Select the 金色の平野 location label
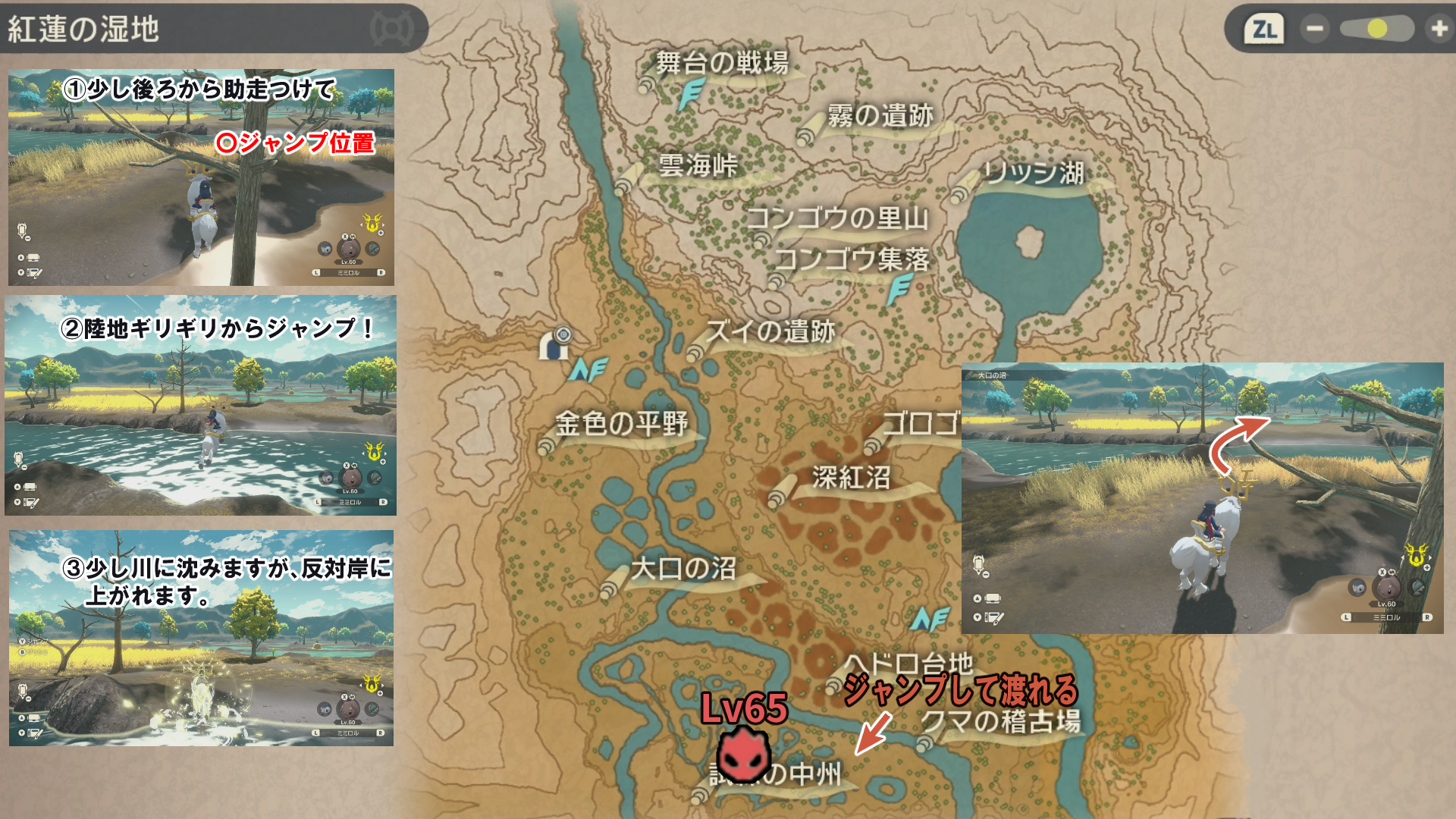Viewport: 1456px width, 819px height. pos(621,424)
